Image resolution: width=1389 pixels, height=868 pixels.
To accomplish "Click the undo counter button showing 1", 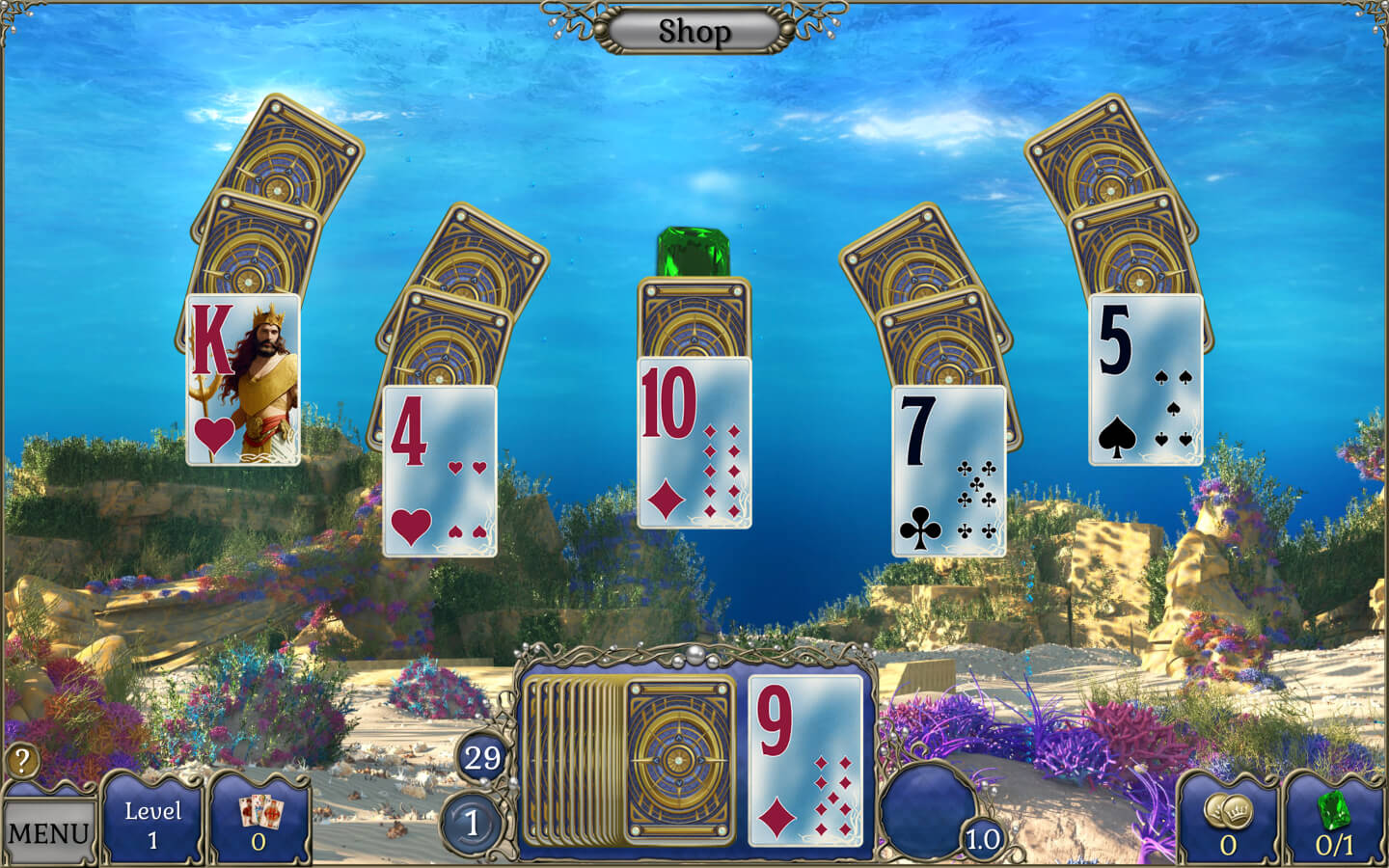I will pyautogui.click(x=472, y=824).
